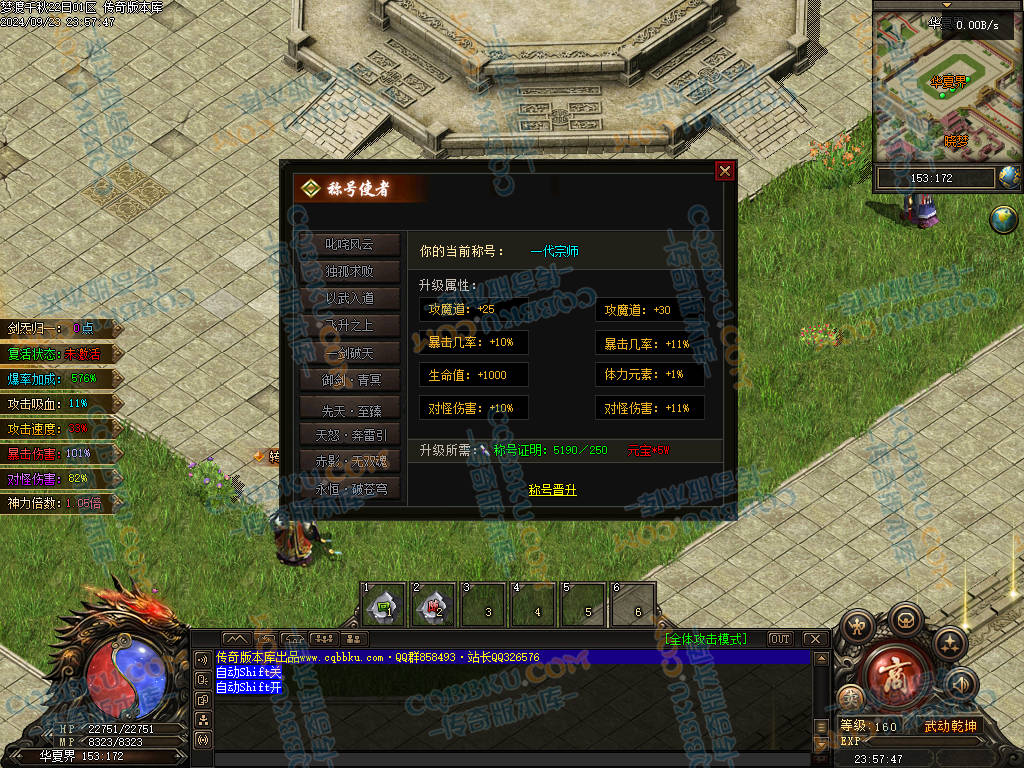Use the item in hotbar slot 2
Viewport: 1024px width, 768px height.
434,605
